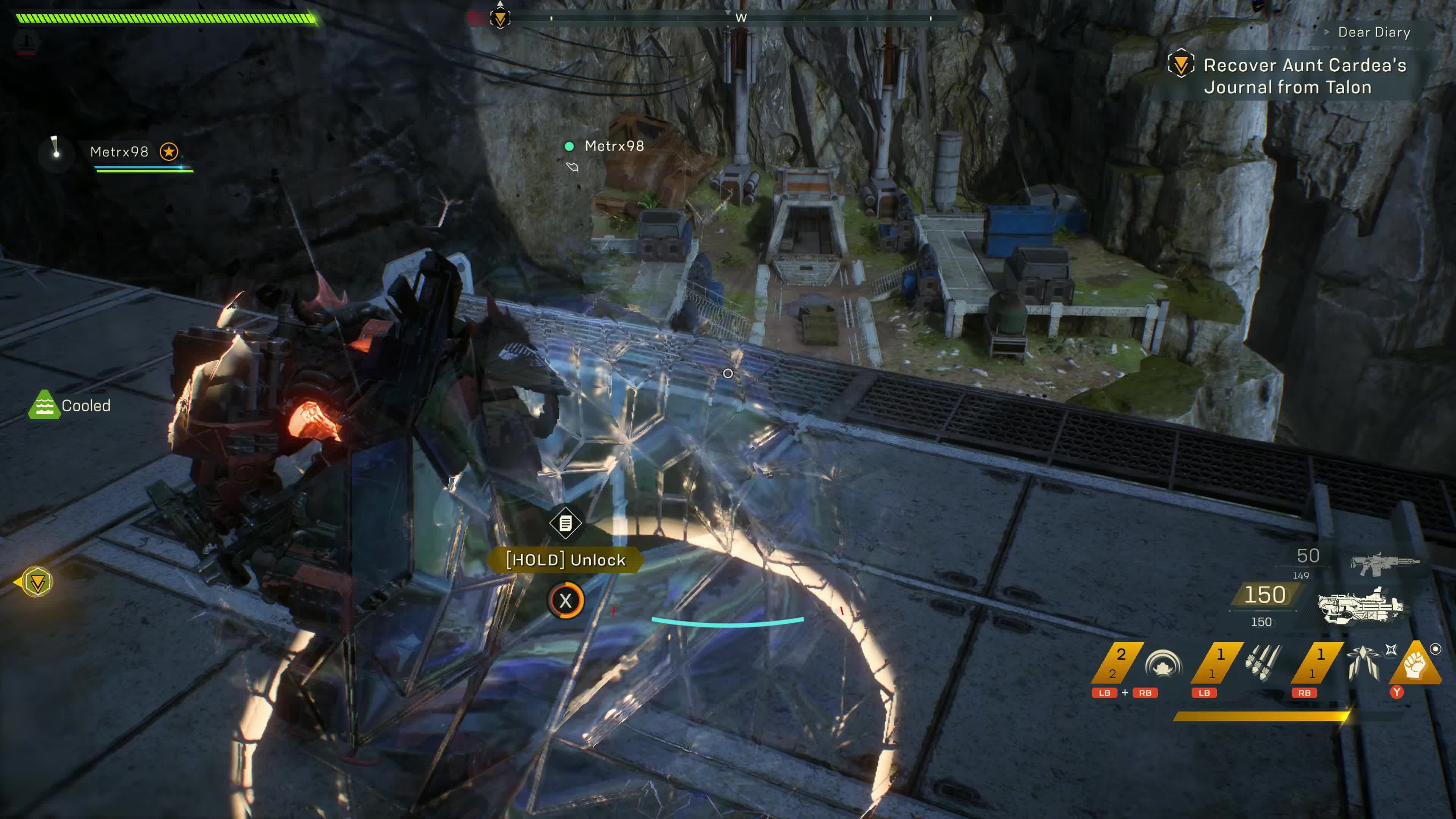Activate the javelin launcher ability icon
Screen dimensions: 1456x819
(1363, 663)
